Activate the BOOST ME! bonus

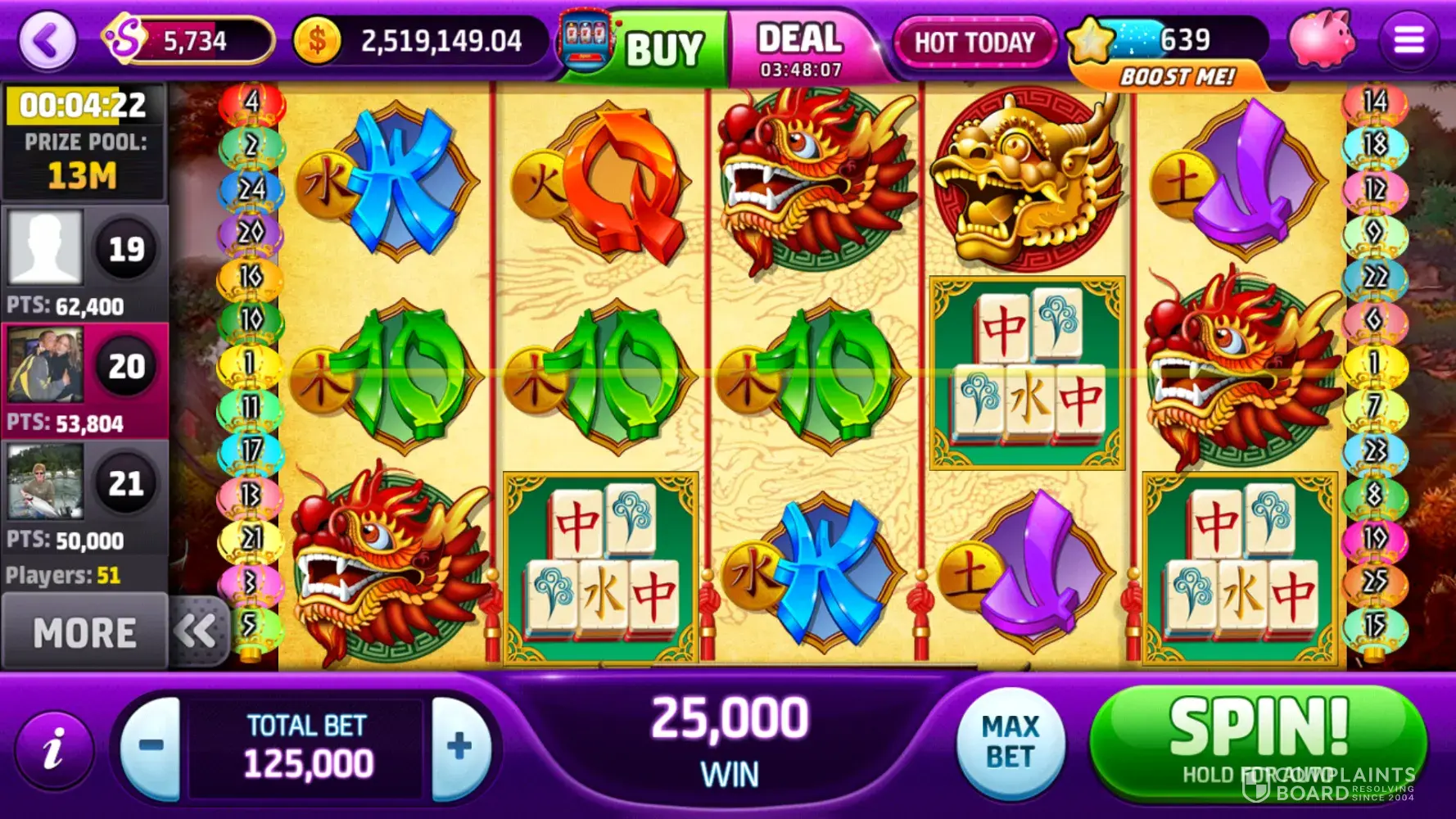(x=1177, y=77)
